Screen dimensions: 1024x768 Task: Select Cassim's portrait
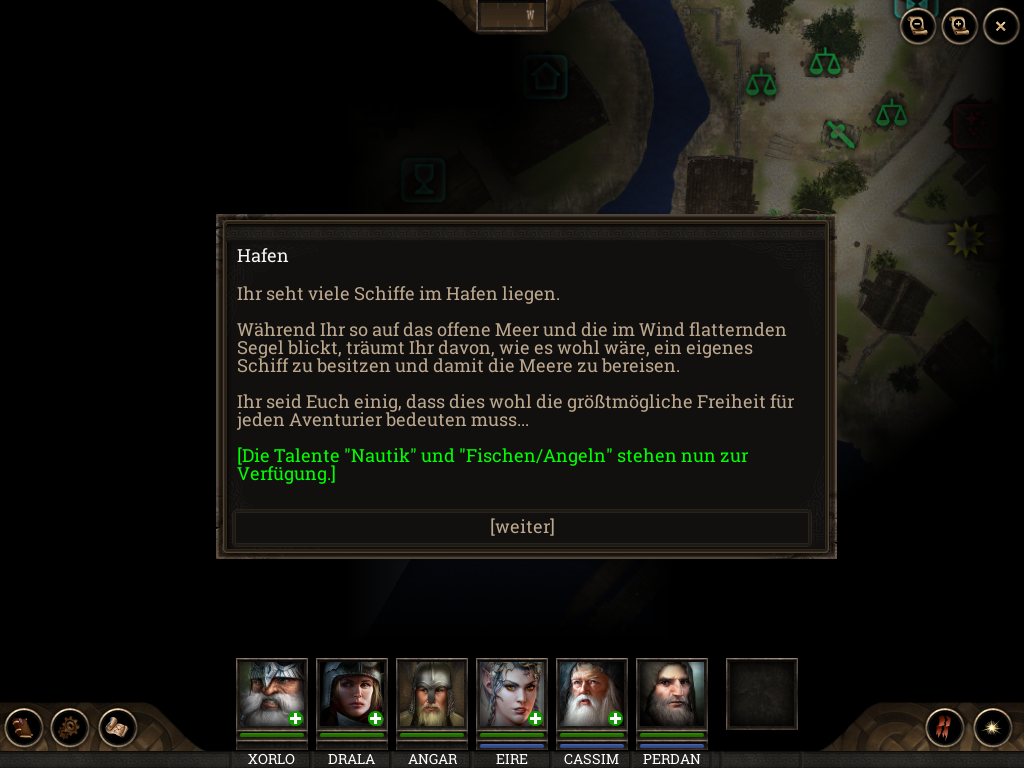tap(591, 694)
